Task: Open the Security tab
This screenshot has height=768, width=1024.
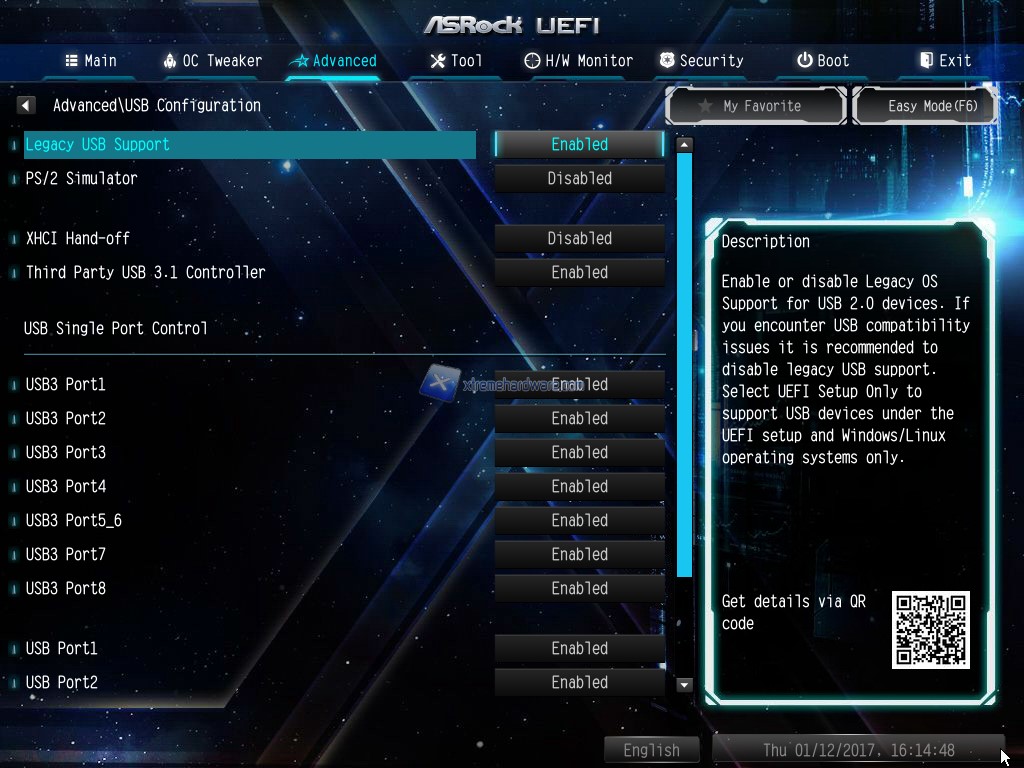Action: tap(701, 61)
